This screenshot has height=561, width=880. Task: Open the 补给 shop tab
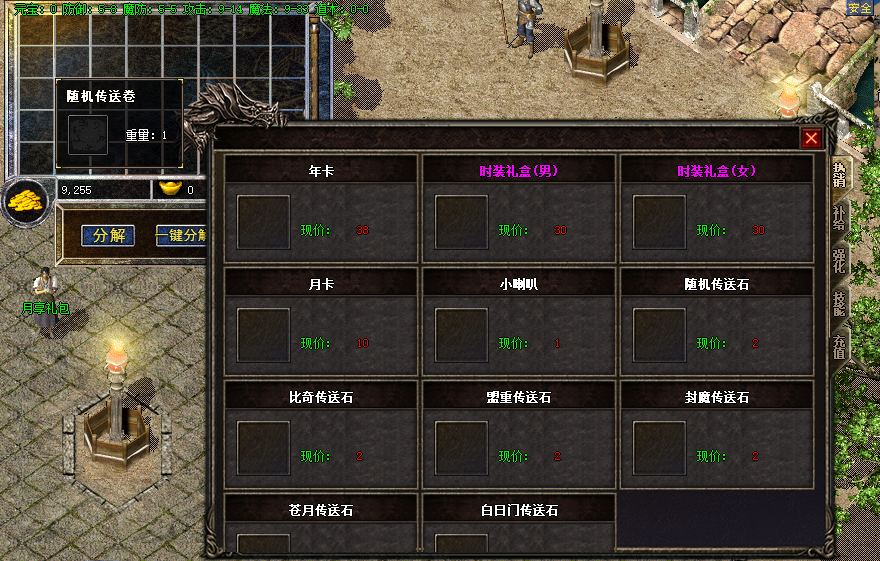pos(839,217)
